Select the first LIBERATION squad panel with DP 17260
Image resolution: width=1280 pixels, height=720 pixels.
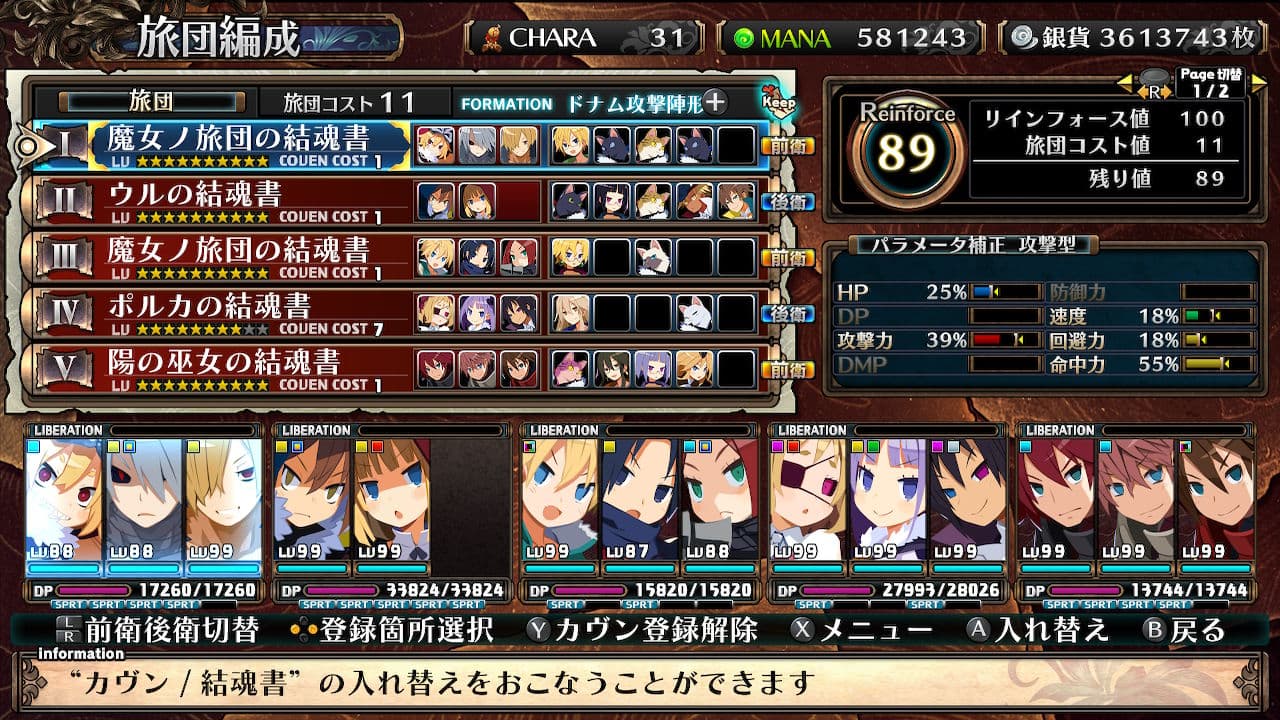point(145,512)
